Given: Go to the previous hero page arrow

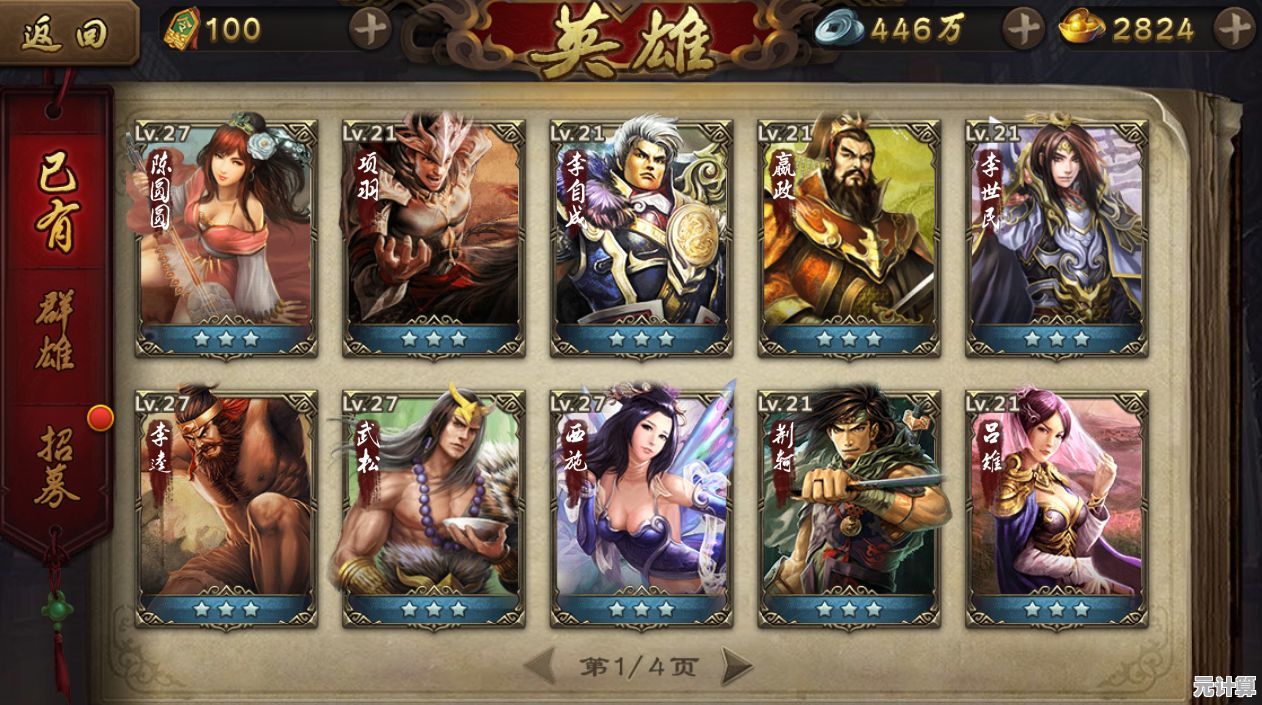Looking at the screenshot, I should tap(540, 666).
